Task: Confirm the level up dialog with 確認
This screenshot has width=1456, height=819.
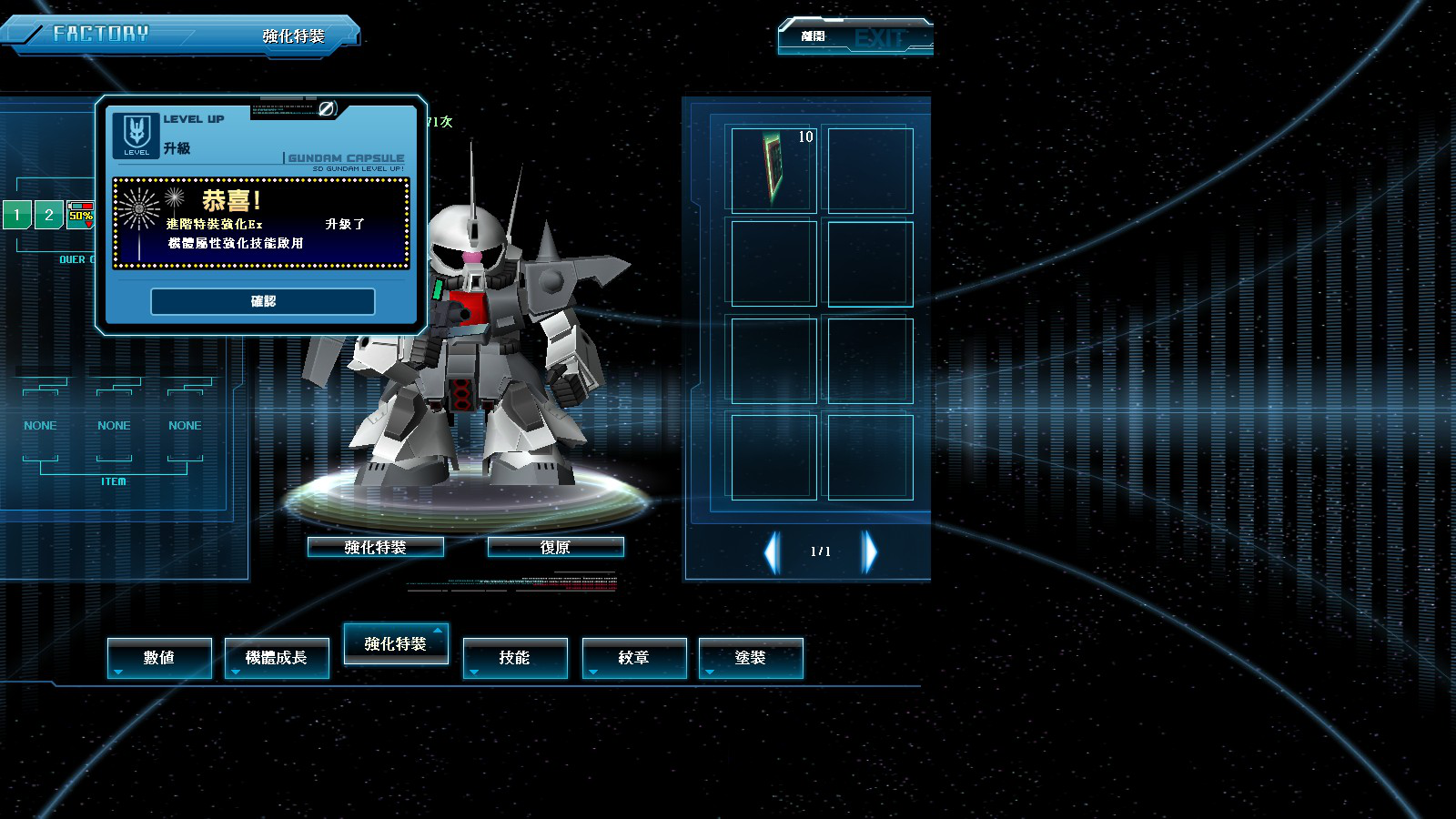Action: pyautogui.click(x=263, y=301)
